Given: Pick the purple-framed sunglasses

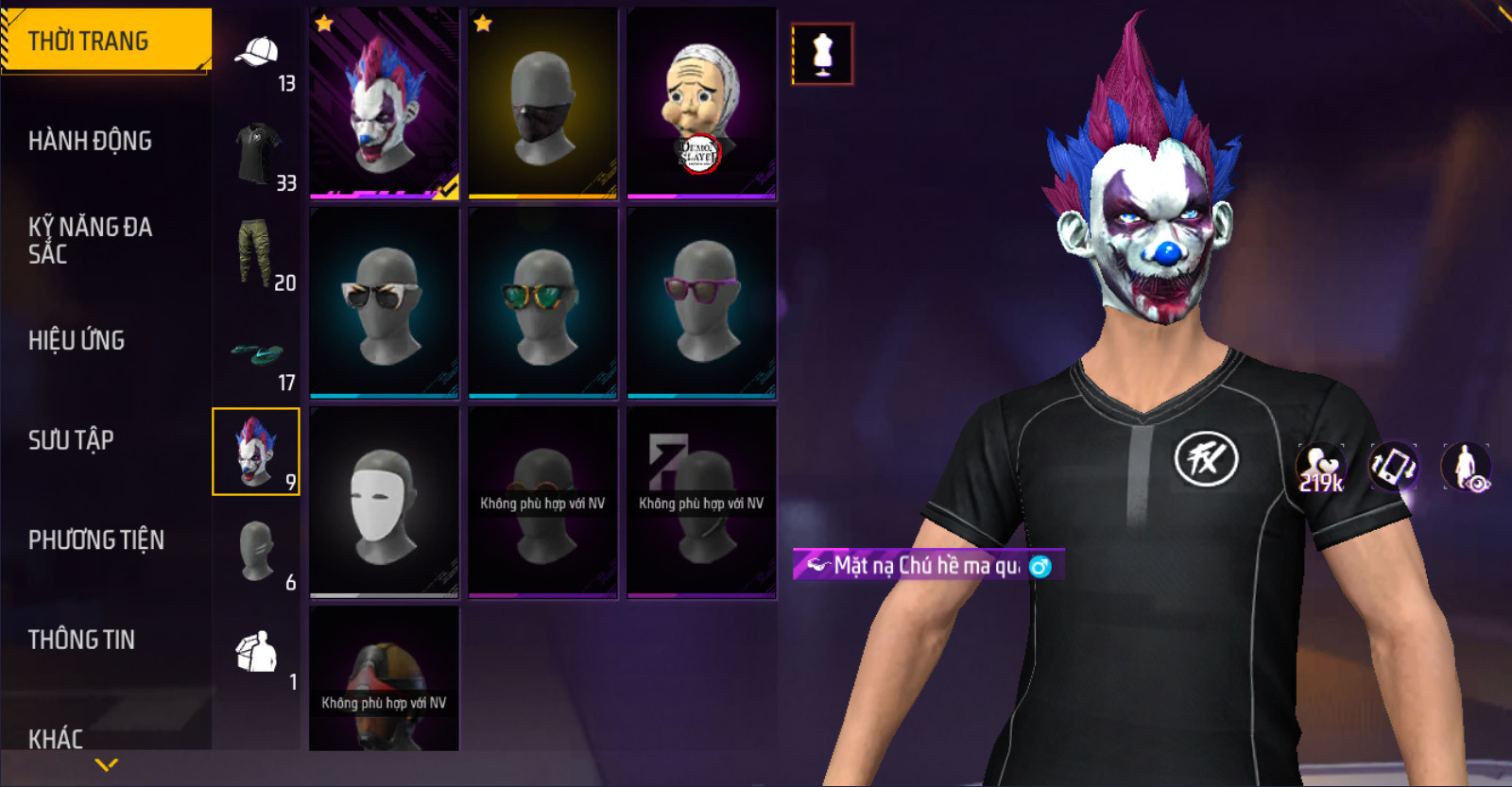Looking at the screenshot, I should tap(701, 302).
